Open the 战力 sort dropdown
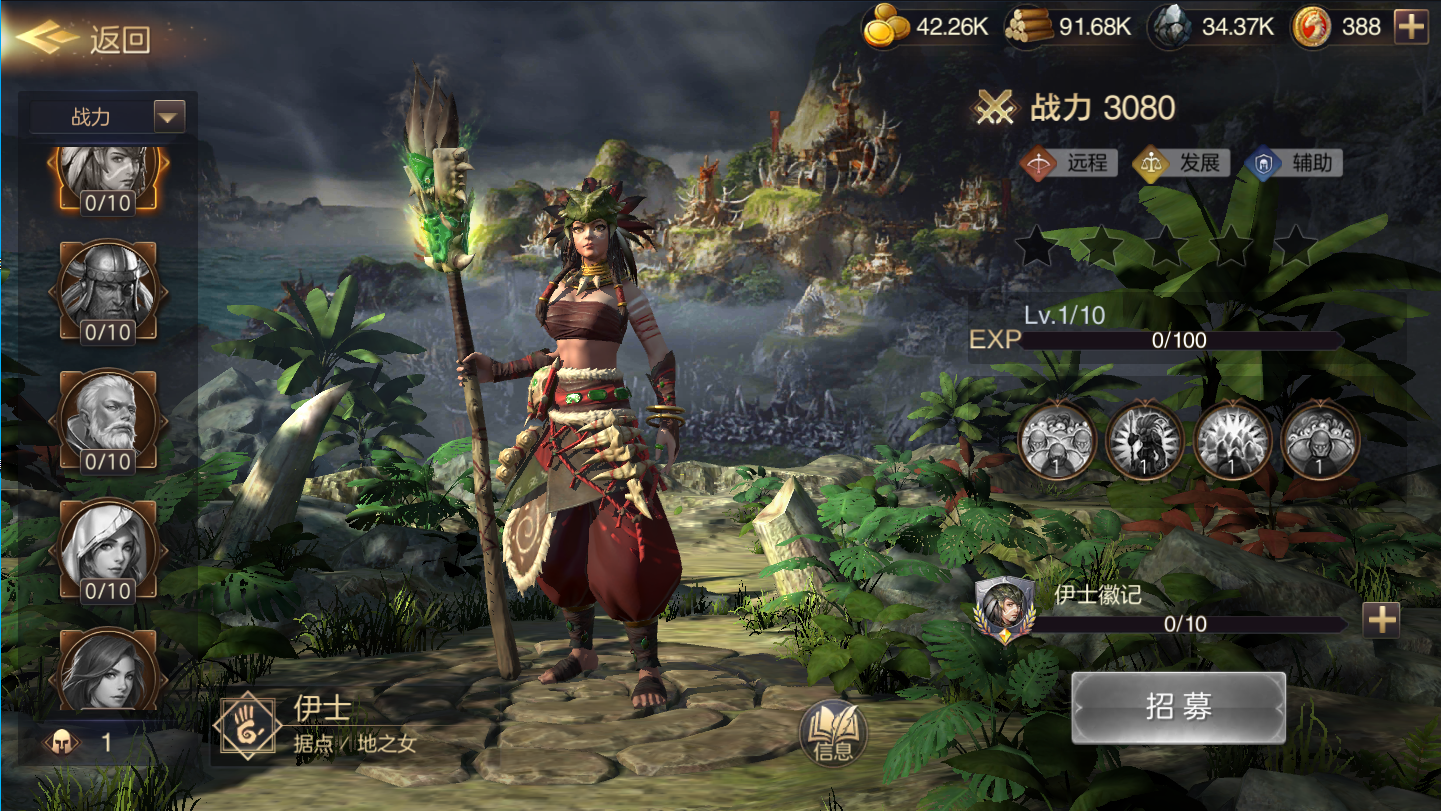1441x811 pixels. point(169,117)
